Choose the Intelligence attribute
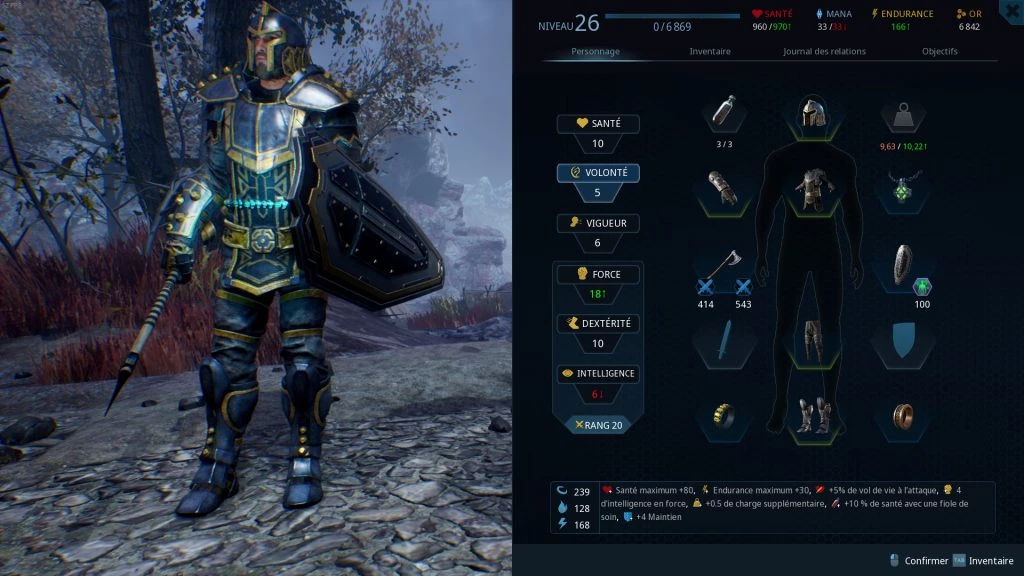 pyautogui.click(x=598, y=374)
